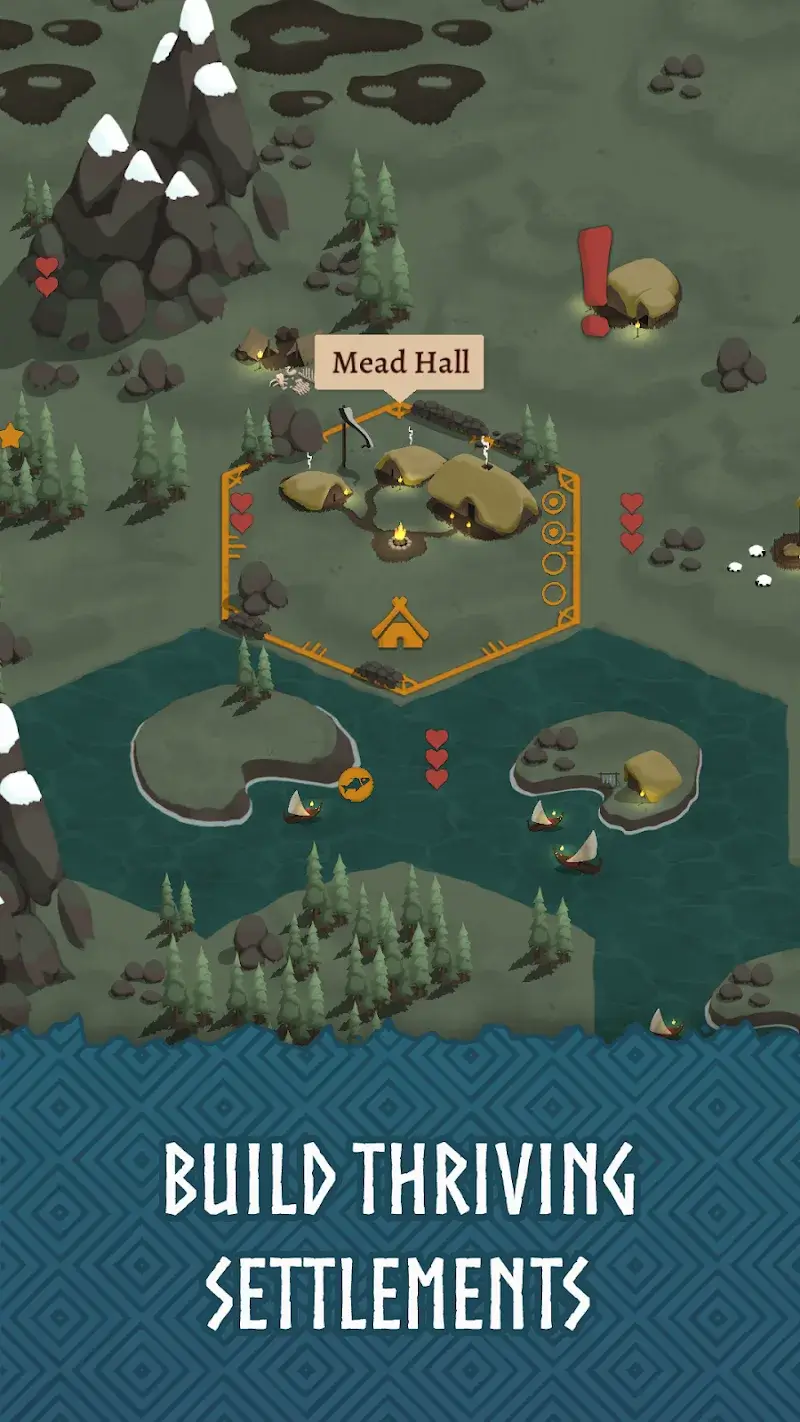Click the Mead Hall name label
The height and width of the screenshot is (1422, 800).
399,362
